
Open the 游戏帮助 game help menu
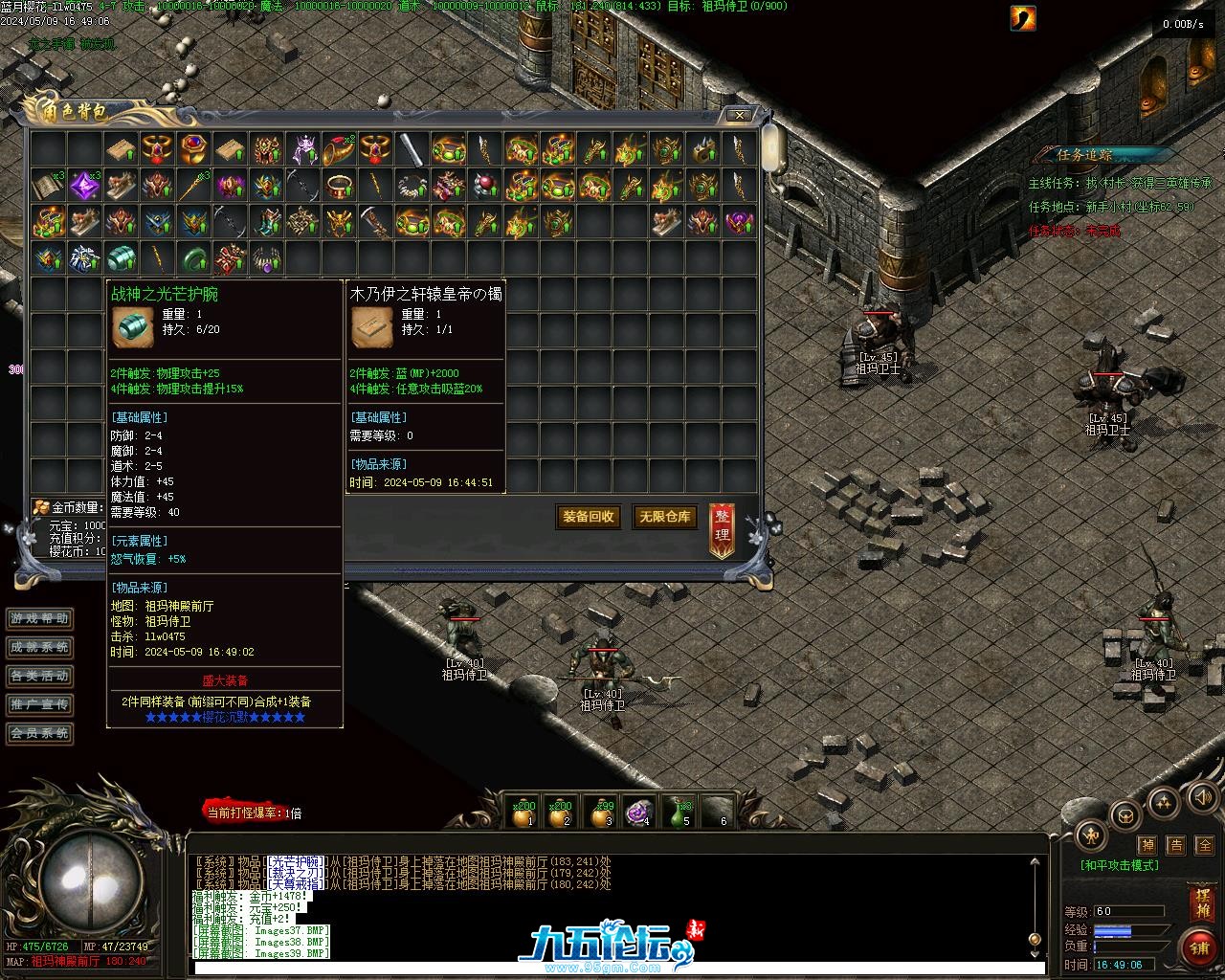(40, 619)
